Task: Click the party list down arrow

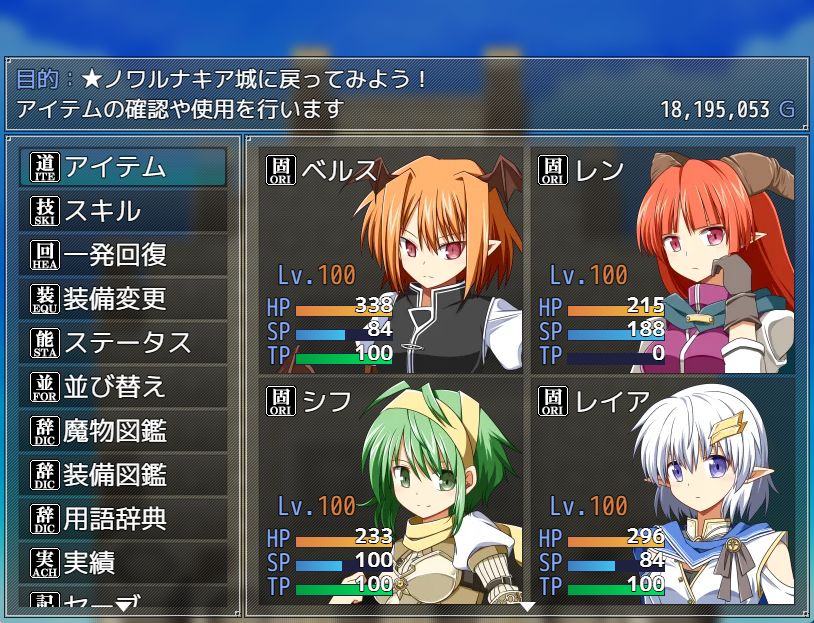Action: [x=527, y=606]
